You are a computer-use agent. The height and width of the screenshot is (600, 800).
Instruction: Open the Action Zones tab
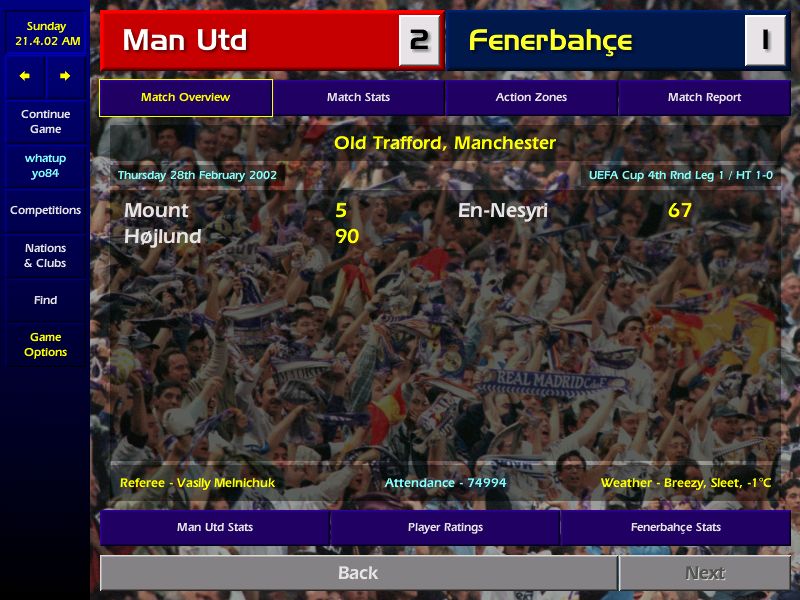coord(531,98)
